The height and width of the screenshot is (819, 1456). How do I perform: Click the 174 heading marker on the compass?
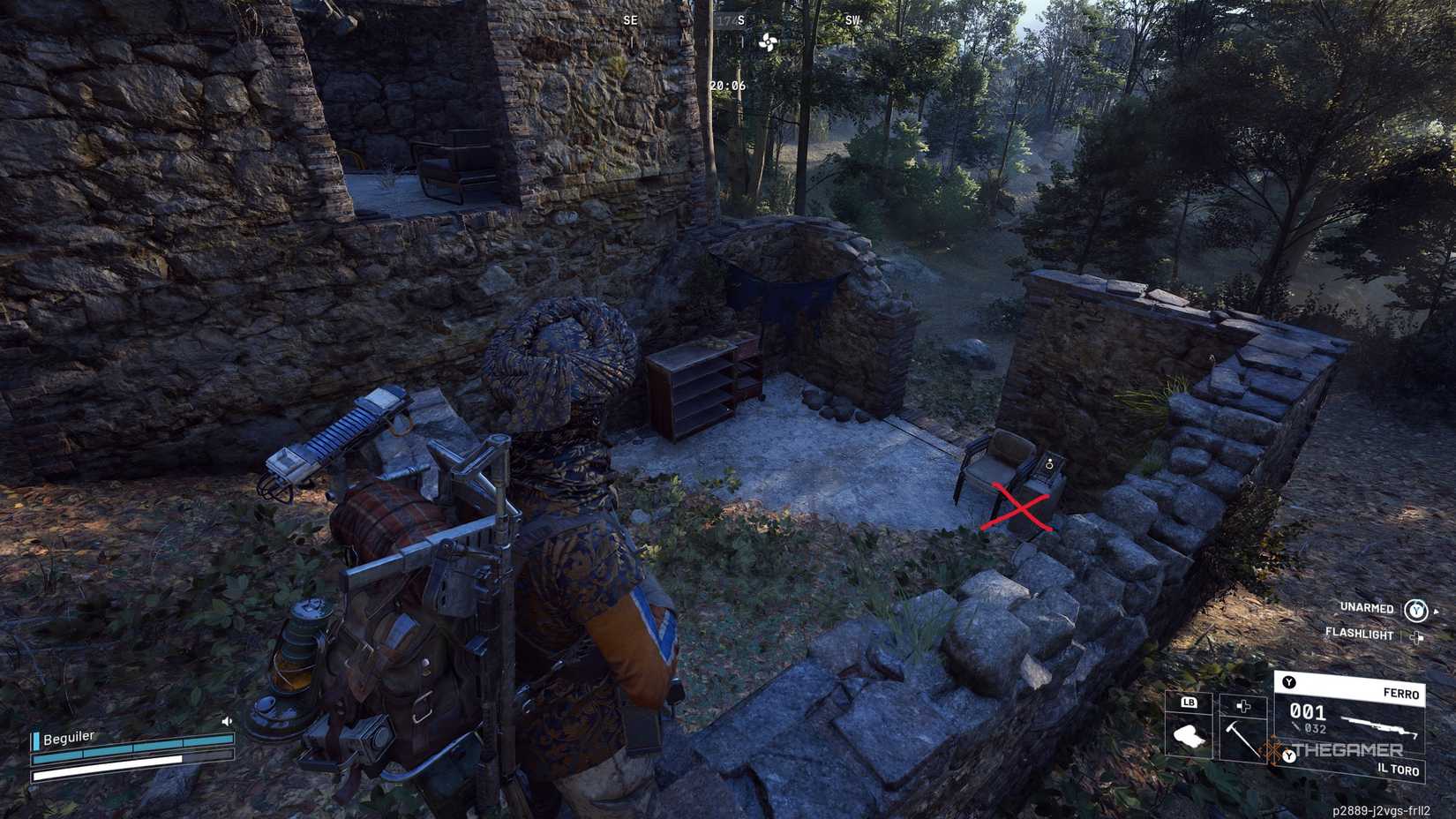725,19
